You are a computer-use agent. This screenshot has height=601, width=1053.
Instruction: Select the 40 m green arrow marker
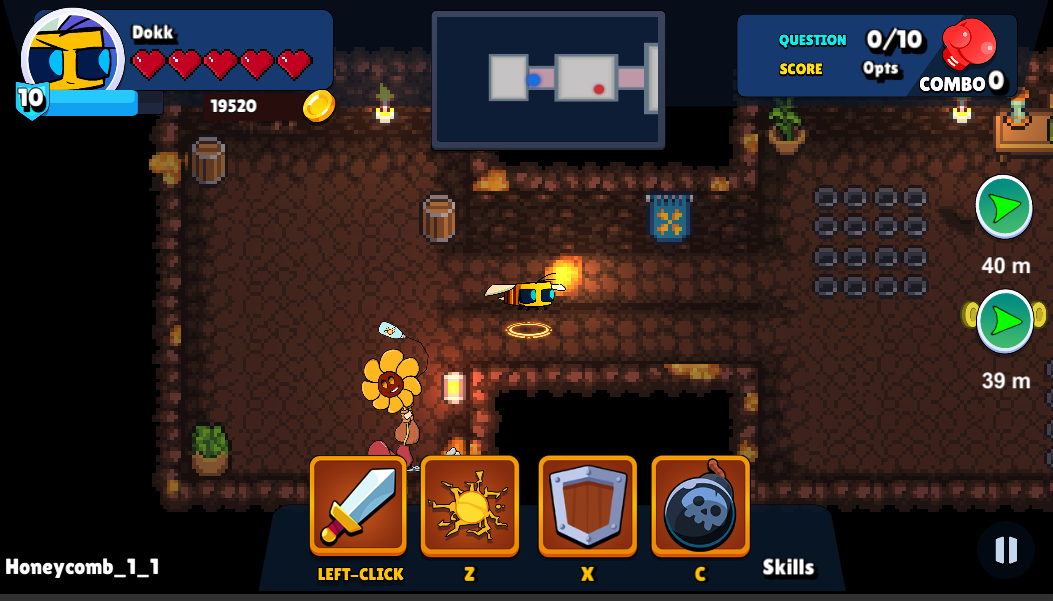[1004, 207]
